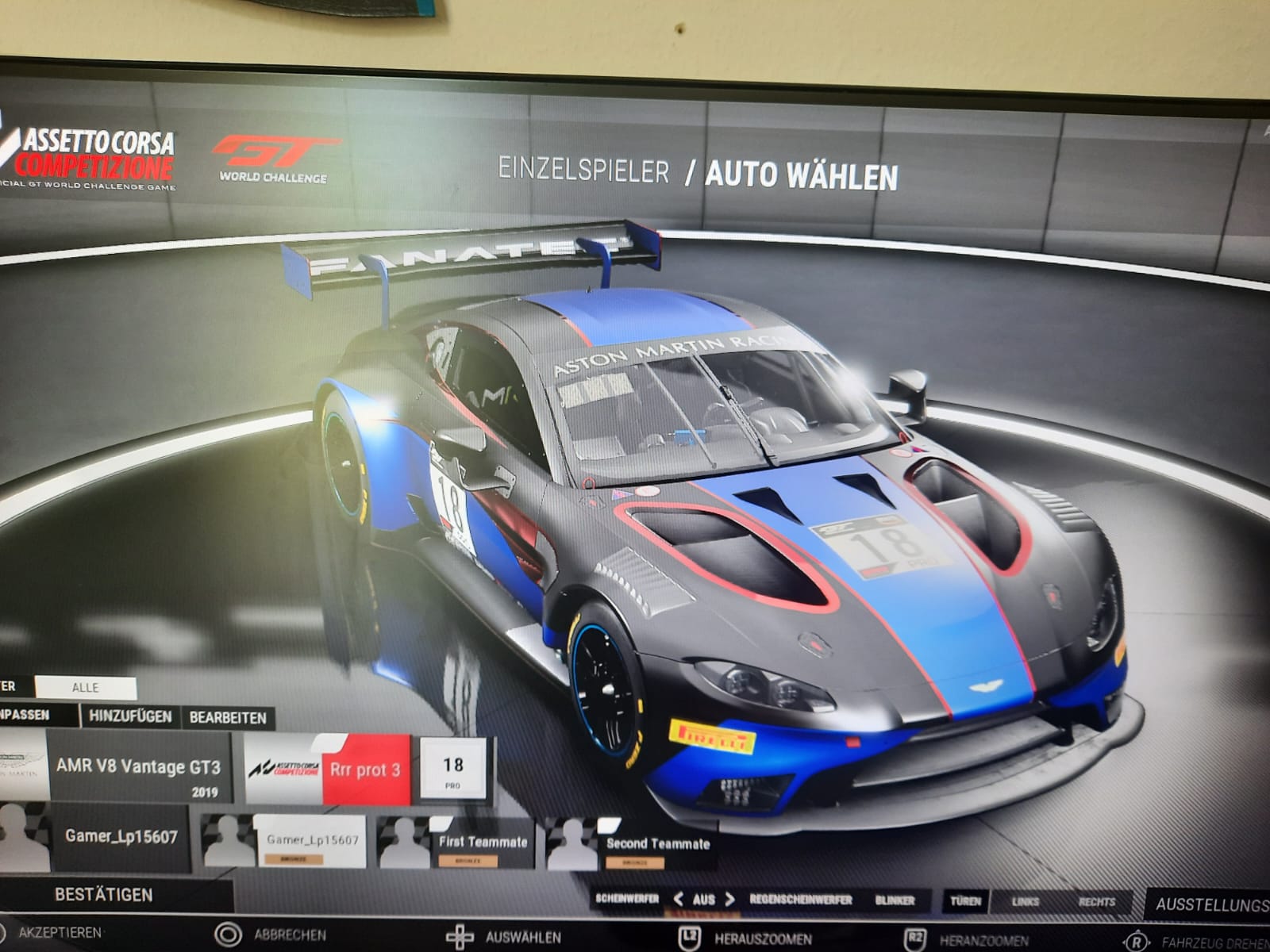Image resolution: width=1270 pixels, height=952 pixels.
Task: Toggle the Blinker indicators
Action: pyautogui.click(x=895, y=900)
